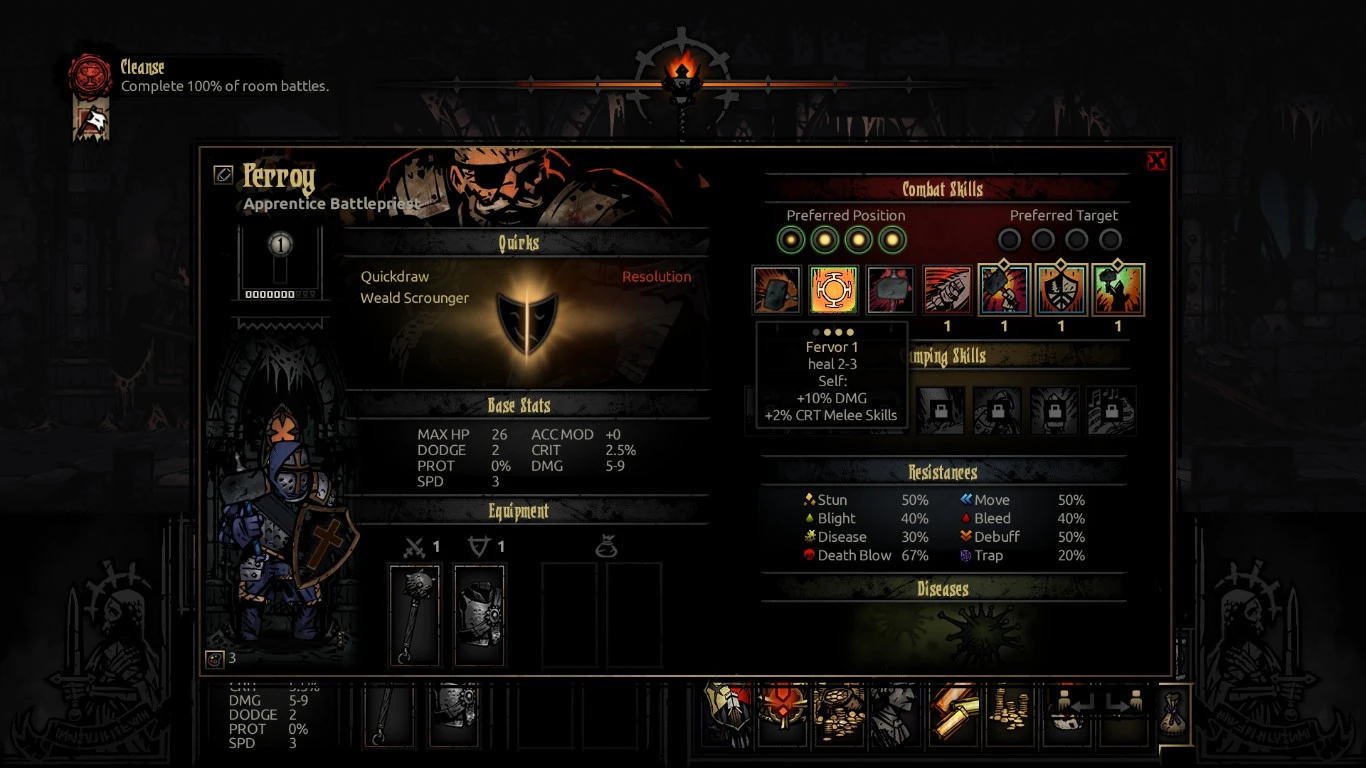1366x768 pixels.
Task: Pick the fist-gripping-hammer skill with blue border
Action: (1004, 290)
